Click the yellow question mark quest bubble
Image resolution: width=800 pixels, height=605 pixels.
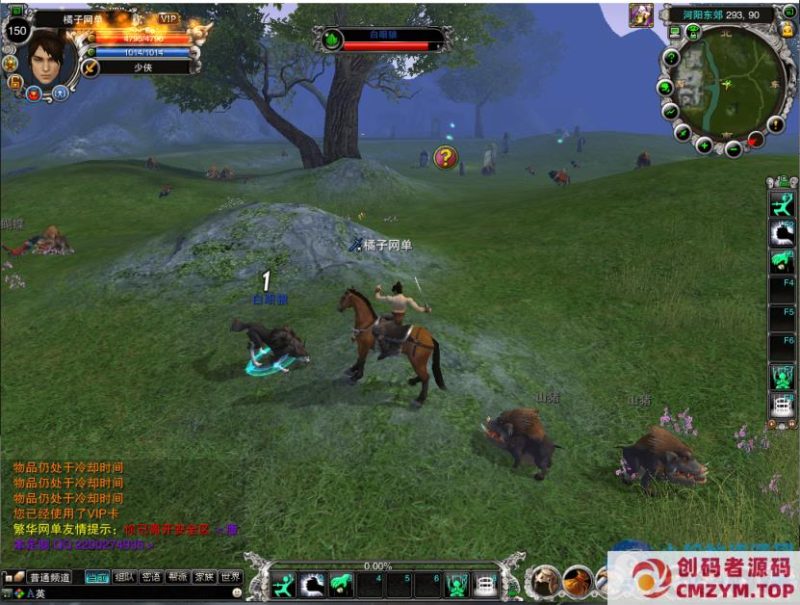[446, 157]
